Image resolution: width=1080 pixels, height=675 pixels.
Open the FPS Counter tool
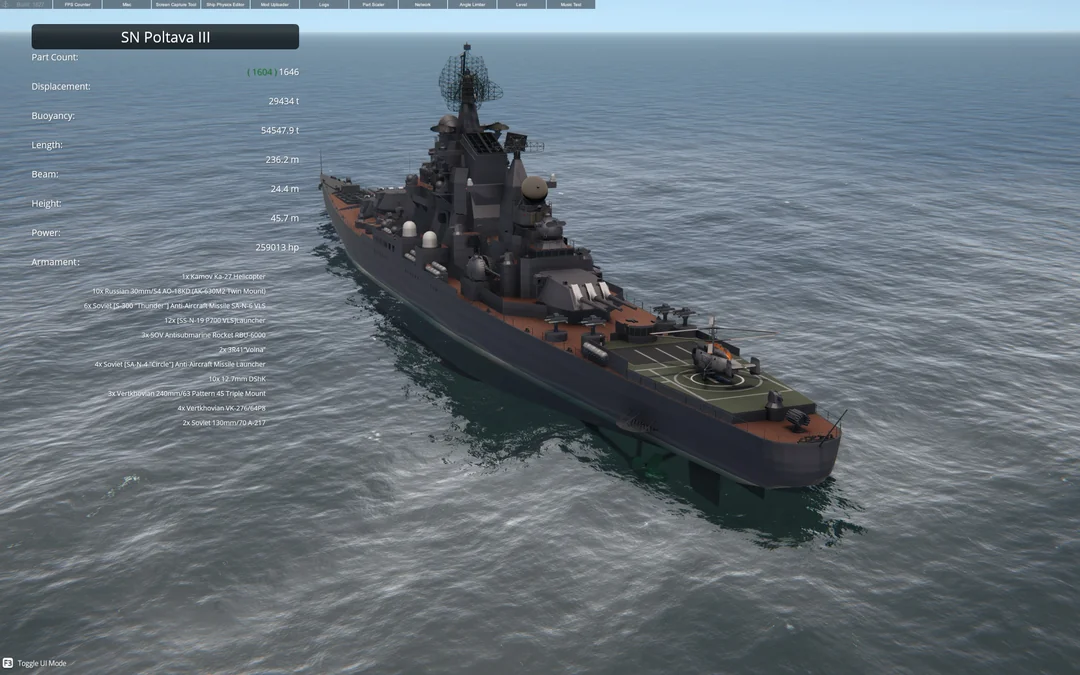point(77,5)
